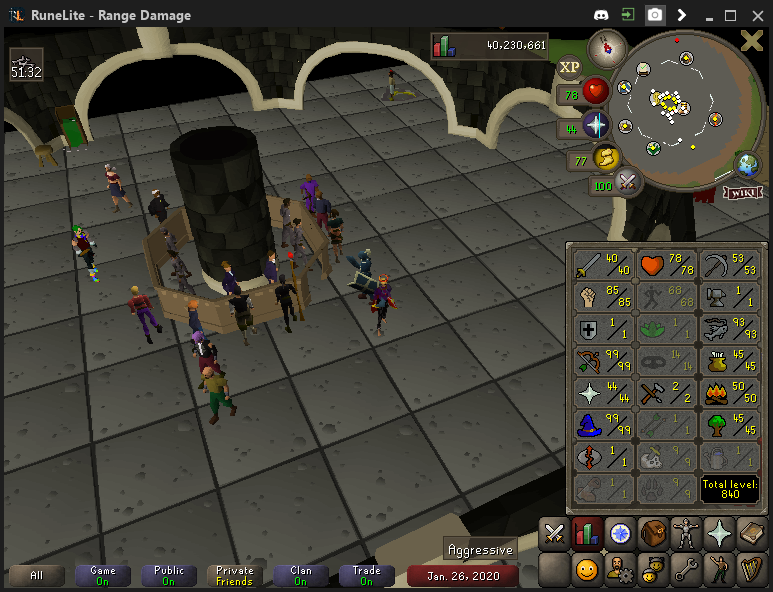Screen dimensions: 773x592
Task: Open the harp Music Player tab
Action: [752, 570]
